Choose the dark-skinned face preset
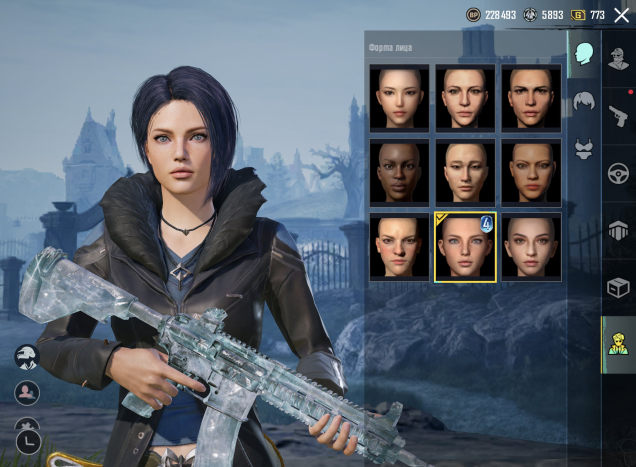Screen dimensions: 636x467 (399, 172)
